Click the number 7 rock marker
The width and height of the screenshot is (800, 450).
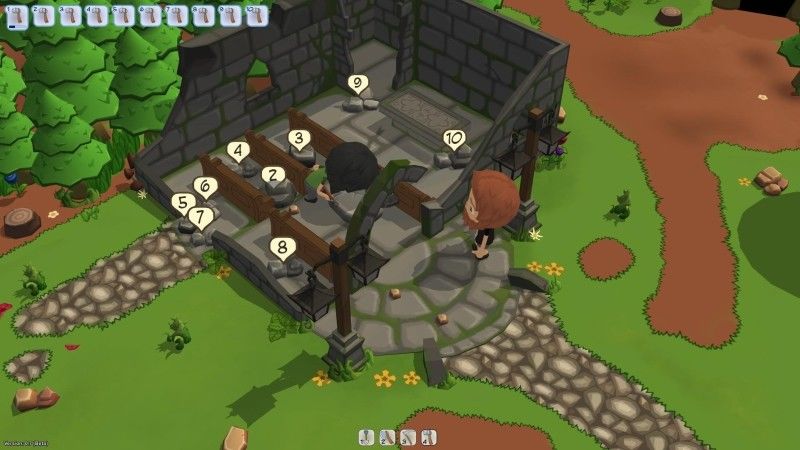[200, 215]
